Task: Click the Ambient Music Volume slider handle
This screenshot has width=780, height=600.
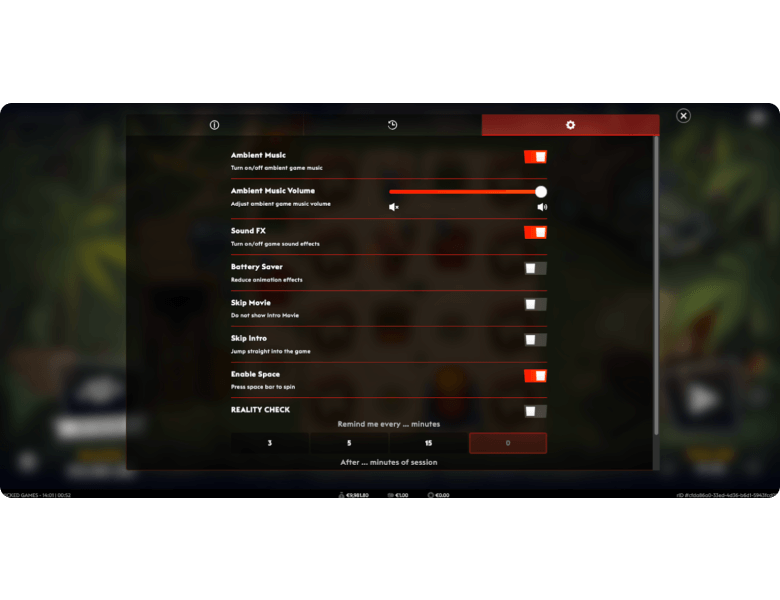Action: click(541, 191)
